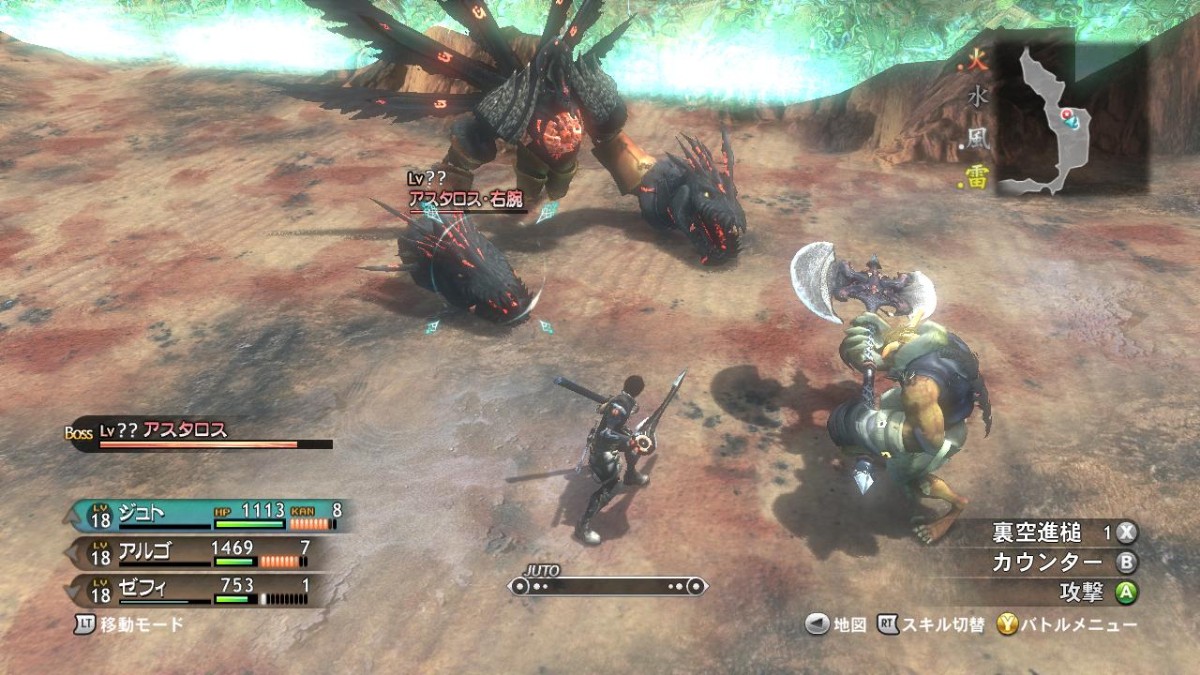1200x675 pixels.
Task: Select the 火 fire element indicator
Action: point(977,62)
